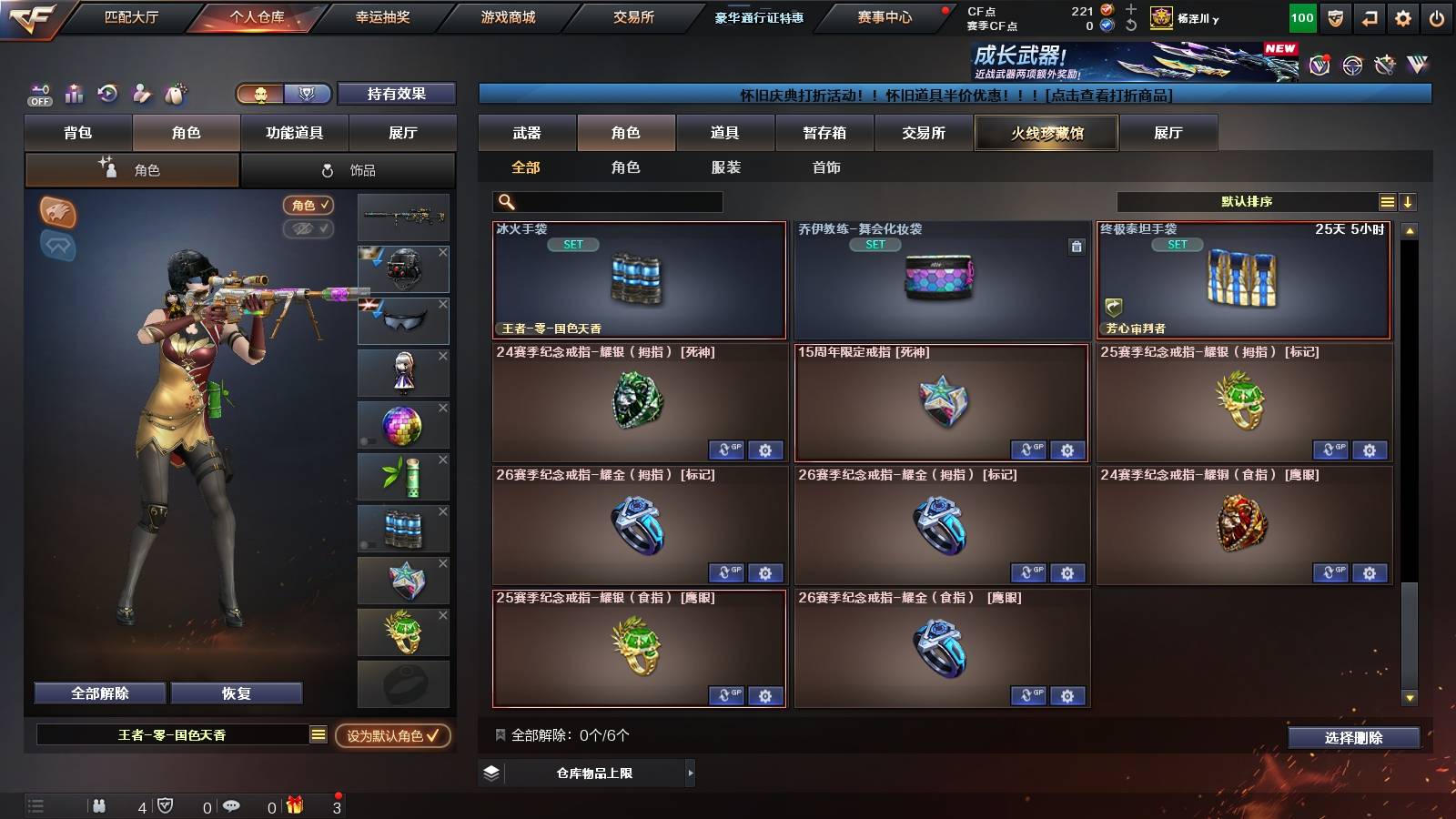This screenshot has width=1456, height=819.
Task: Toggle the crossed-eye visibility icon under 角色 tag
Action: click(309, 229)
